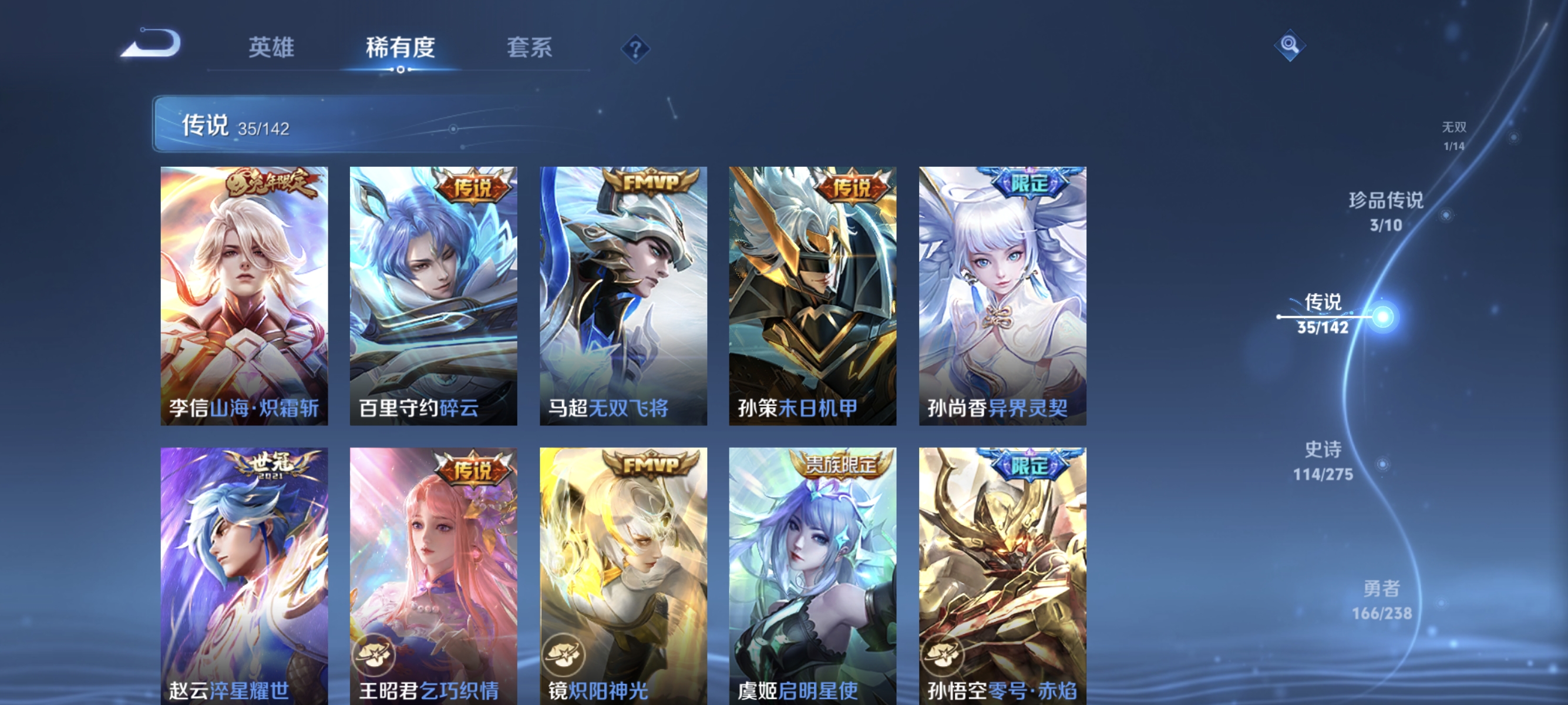The image size is (1568, 705).
Task: Switch to the 套系 tab
Action: click(x=530, y=48)
